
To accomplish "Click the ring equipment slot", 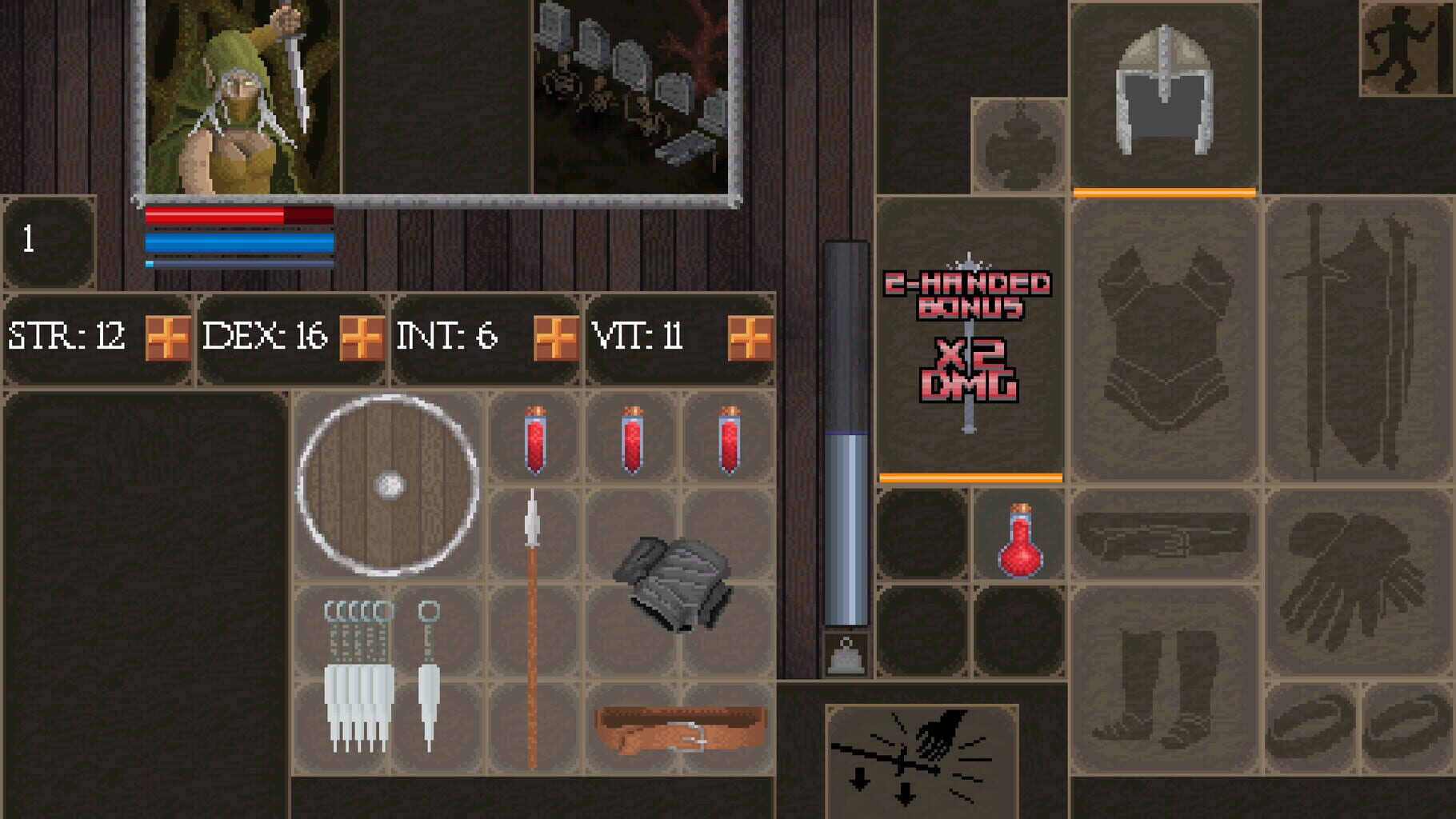I will [x=1312, y=720].
